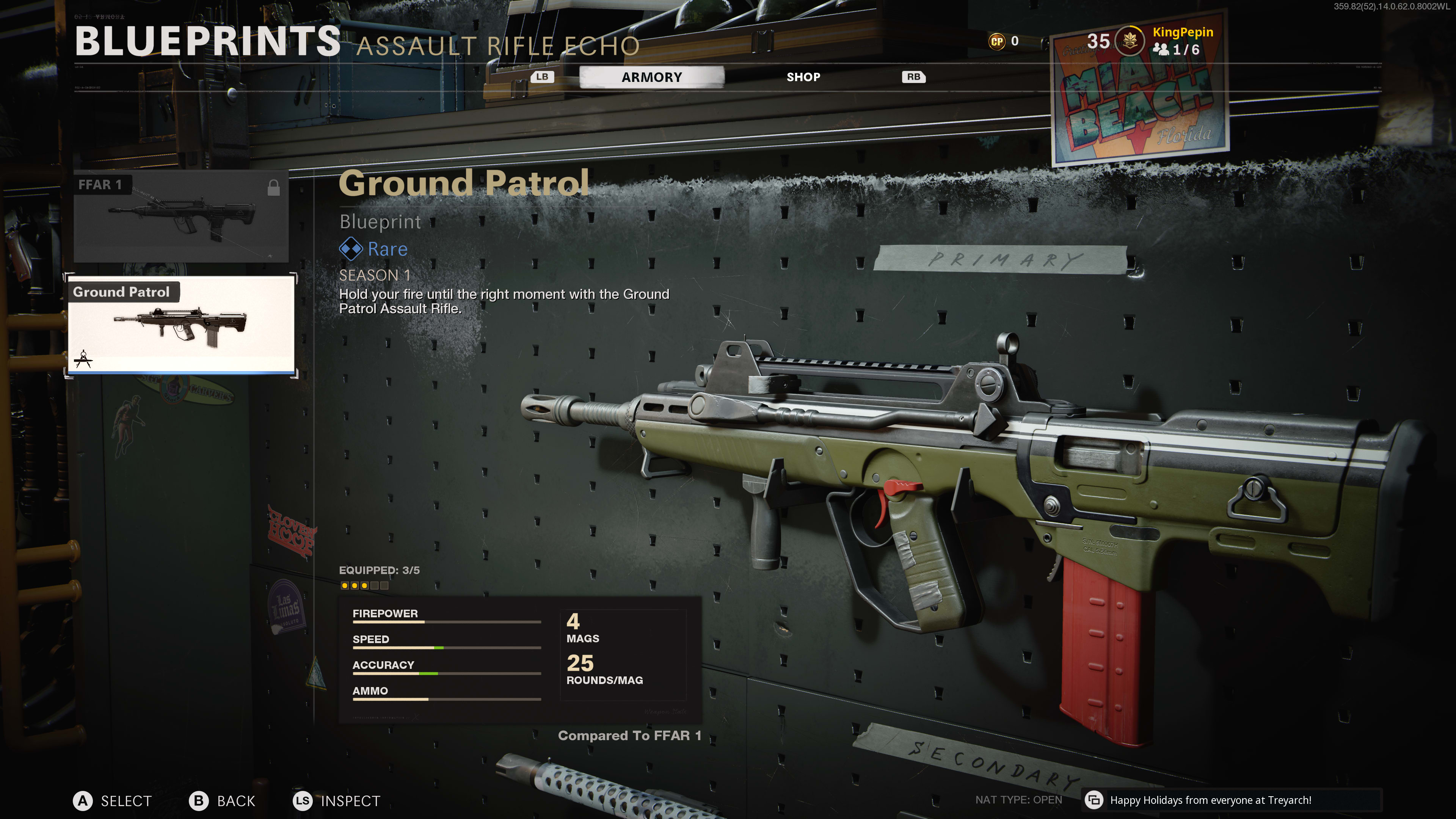The height and width of the screenshot is (819, 1456).
Task: Switch to the Armory tab
Action: [x=651, y=77]
